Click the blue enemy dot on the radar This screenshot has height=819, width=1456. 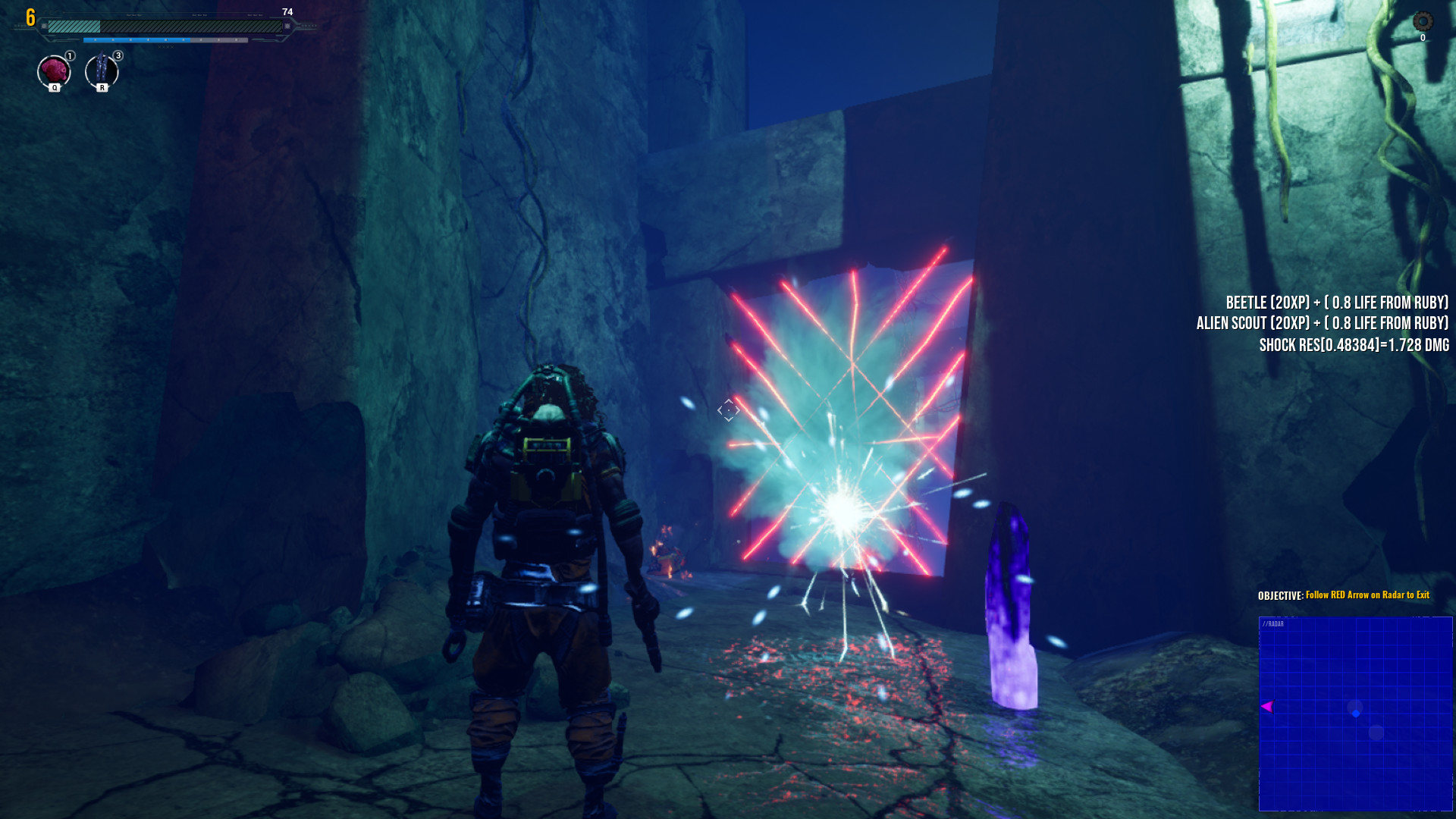[x=1355, y=711]
